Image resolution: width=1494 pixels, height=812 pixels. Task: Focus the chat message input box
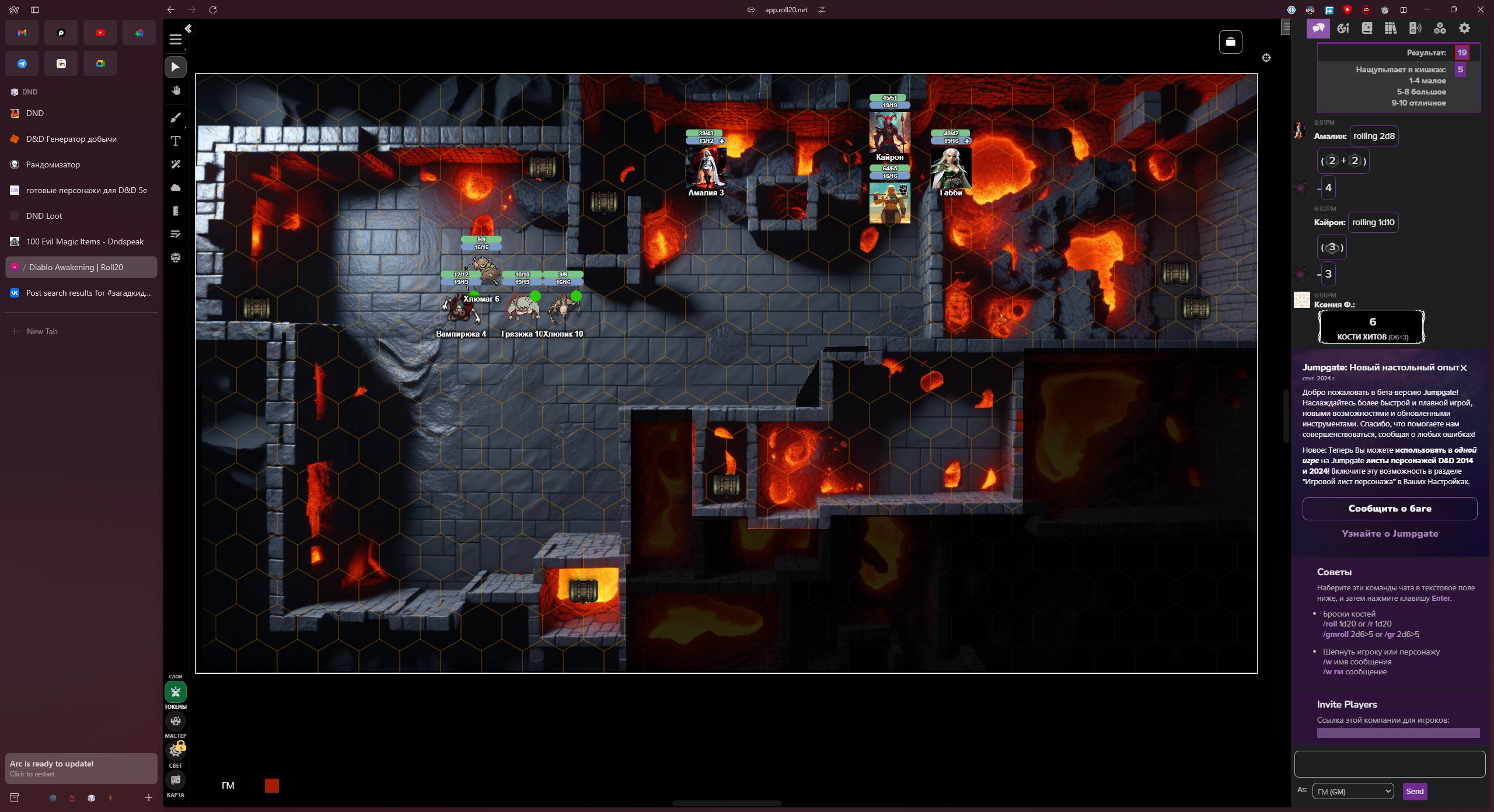[x=1390, y=764]
